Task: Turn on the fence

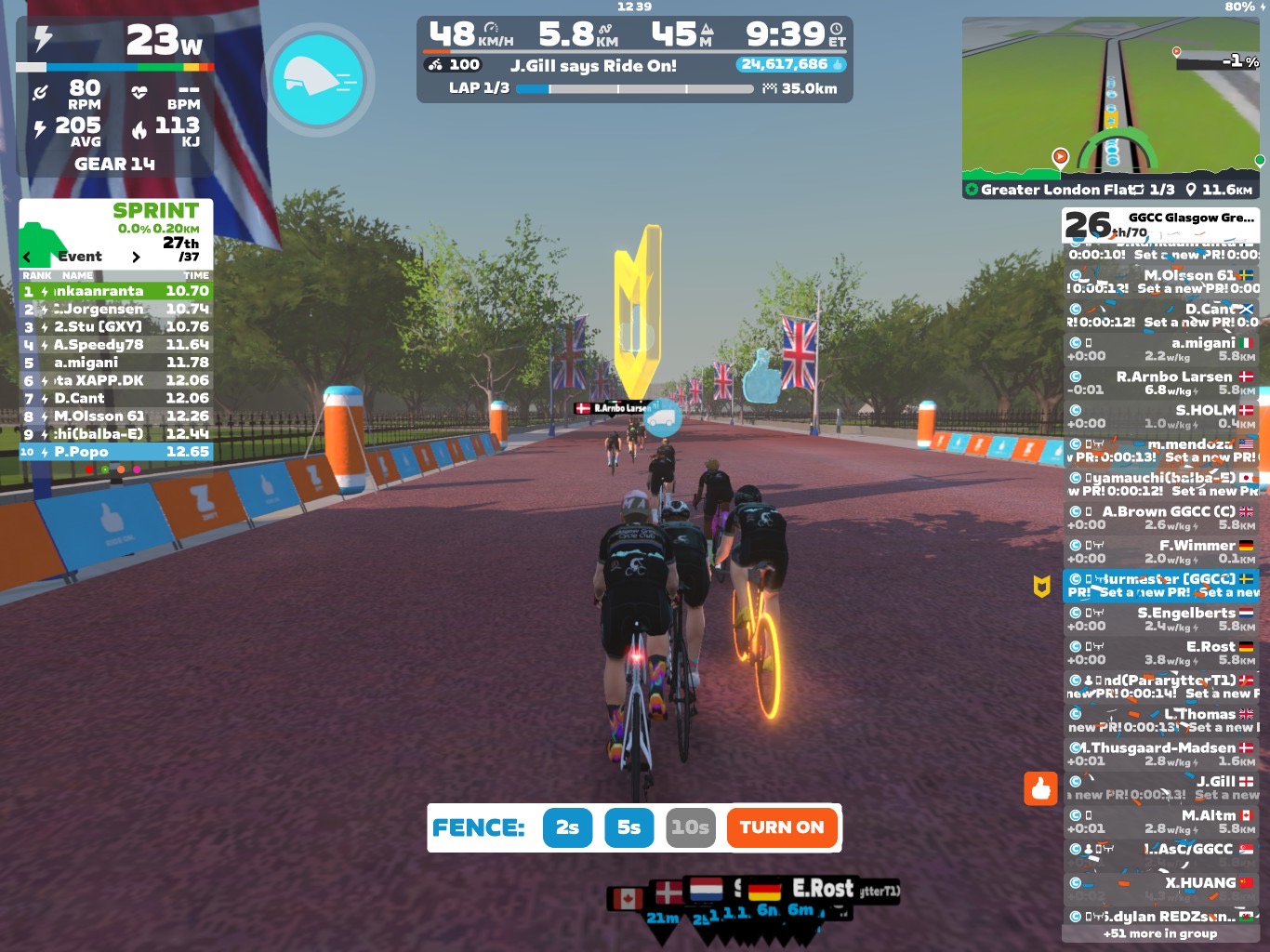Action: (781, 827)
